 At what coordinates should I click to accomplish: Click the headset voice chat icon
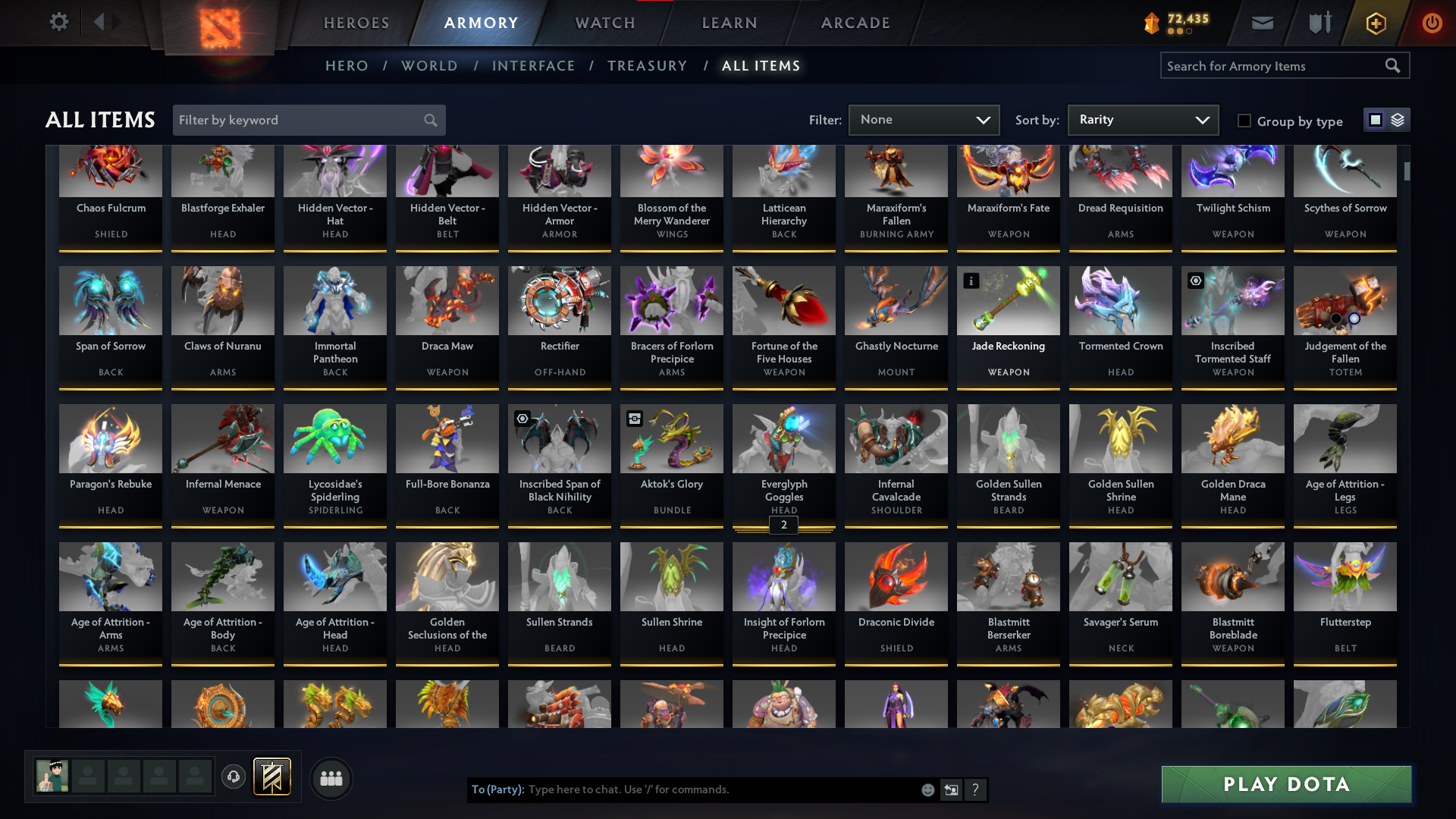pos(233,777)
